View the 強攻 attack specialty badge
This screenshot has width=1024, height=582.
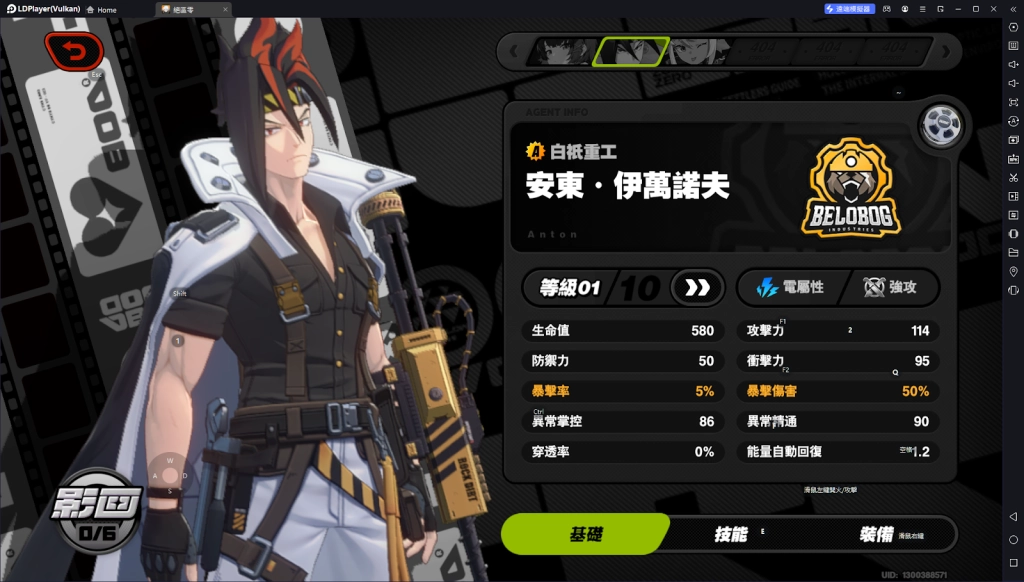[x=890, y=288]
